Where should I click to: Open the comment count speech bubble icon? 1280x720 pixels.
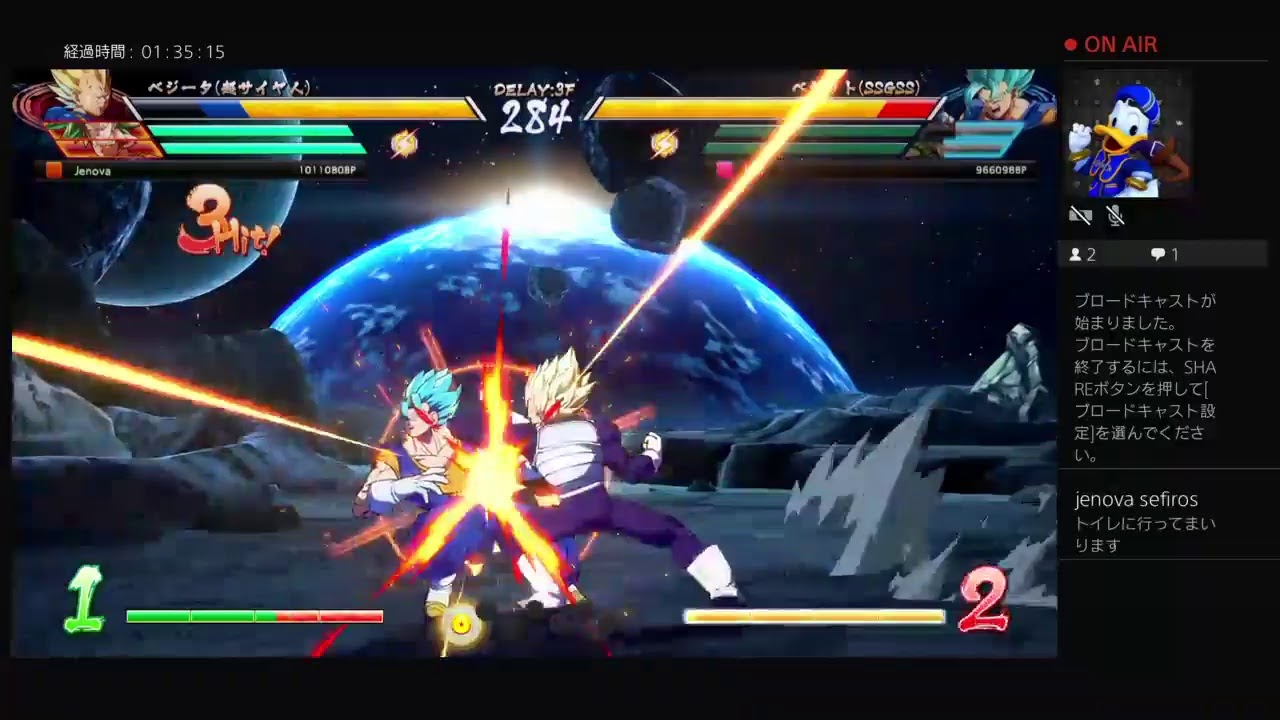1160,254
